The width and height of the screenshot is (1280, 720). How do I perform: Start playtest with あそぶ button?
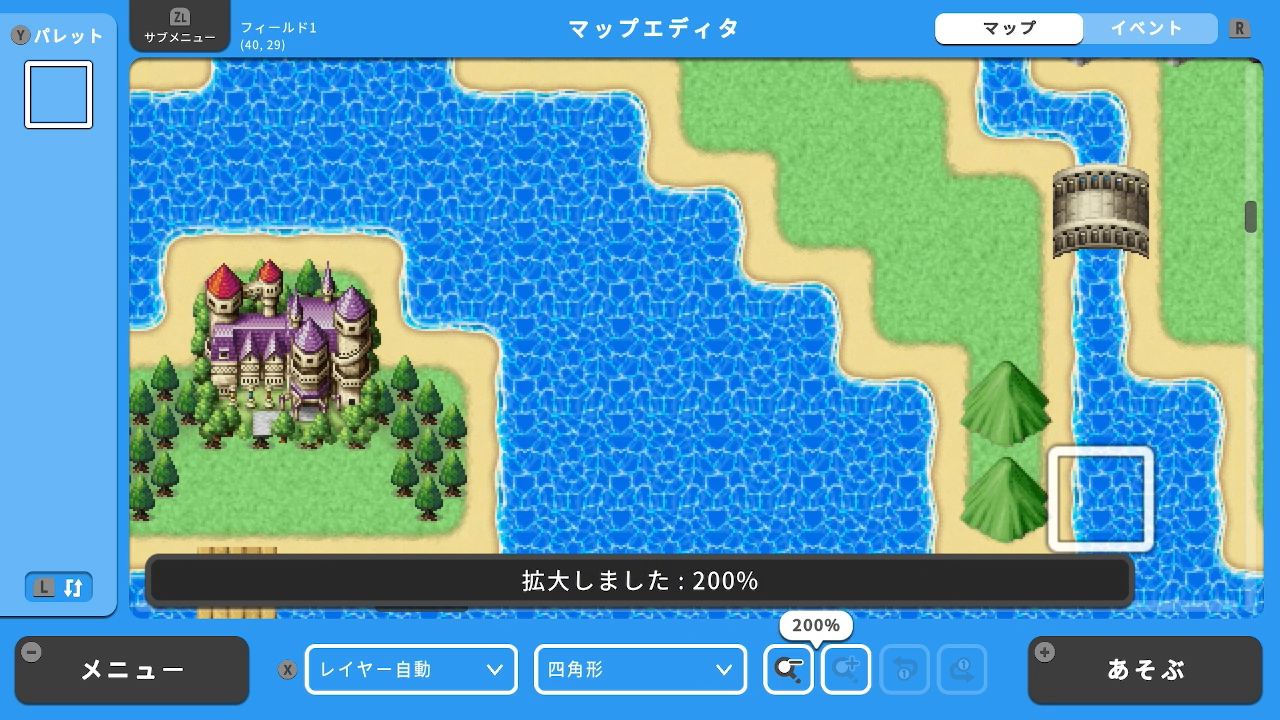click(1144, 670)
